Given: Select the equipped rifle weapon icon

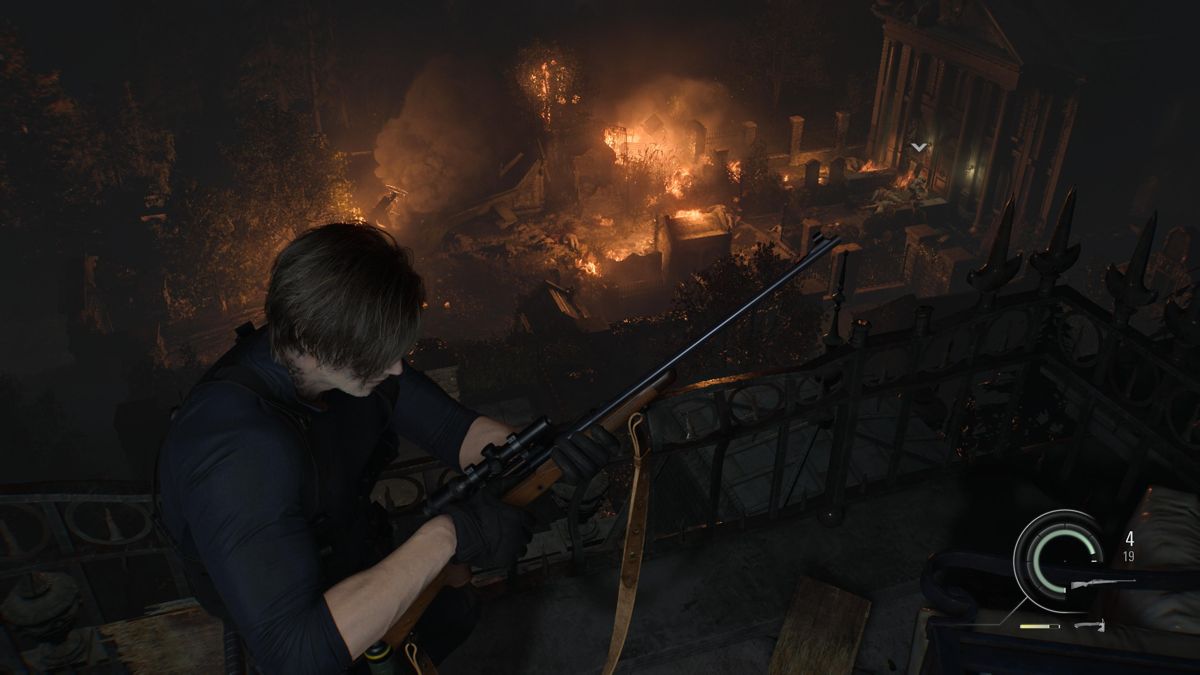Looking at the screenshot, I should pyautogui.click(x=1102, y=582).
